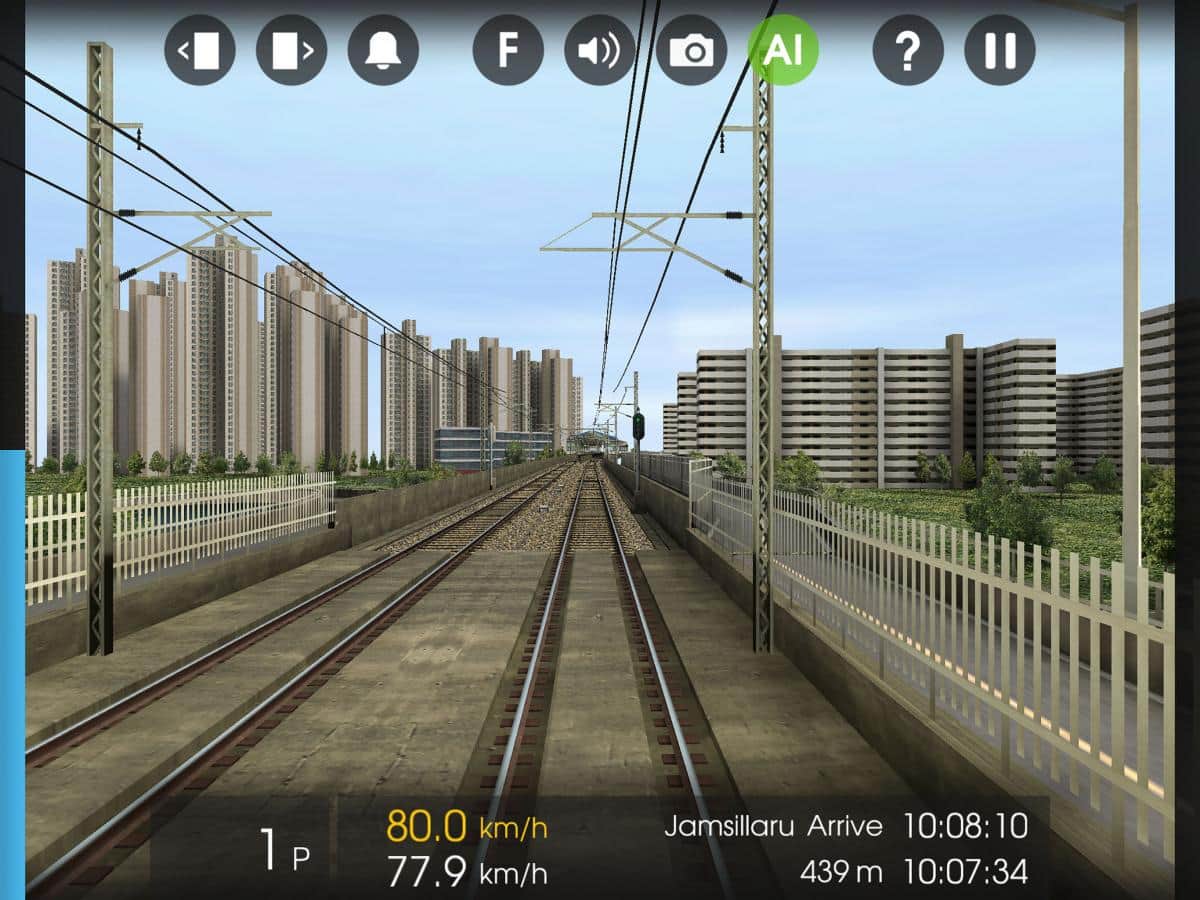Tap the F button

point(508,50)
